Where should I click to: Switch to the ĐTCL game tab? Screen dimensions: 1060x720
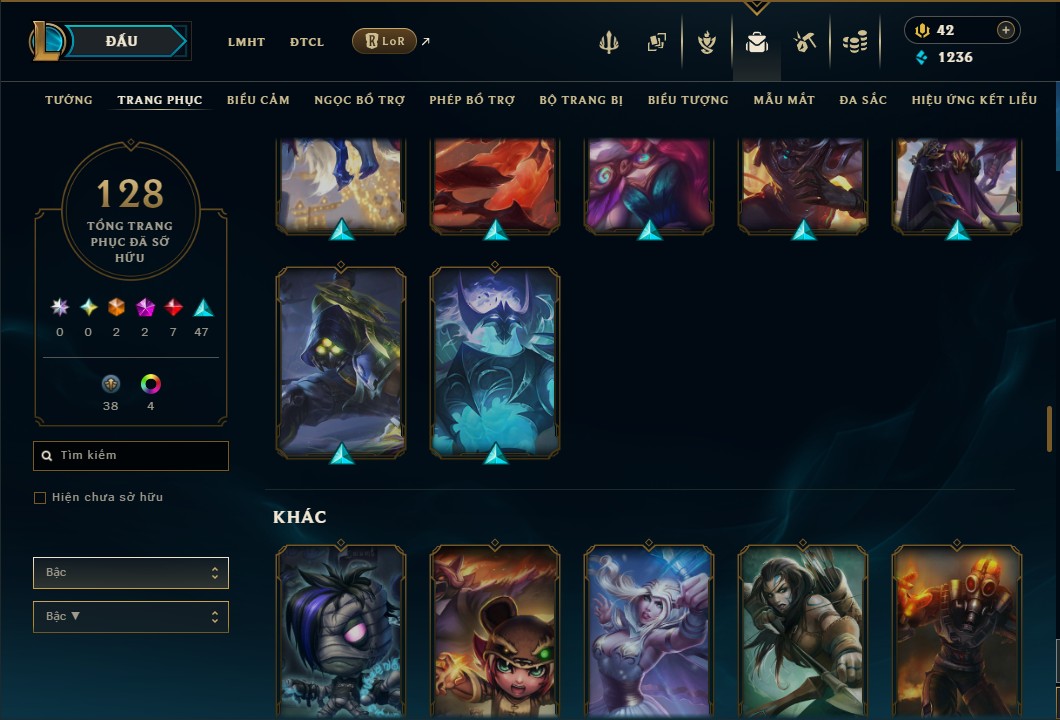pos(307,42)
